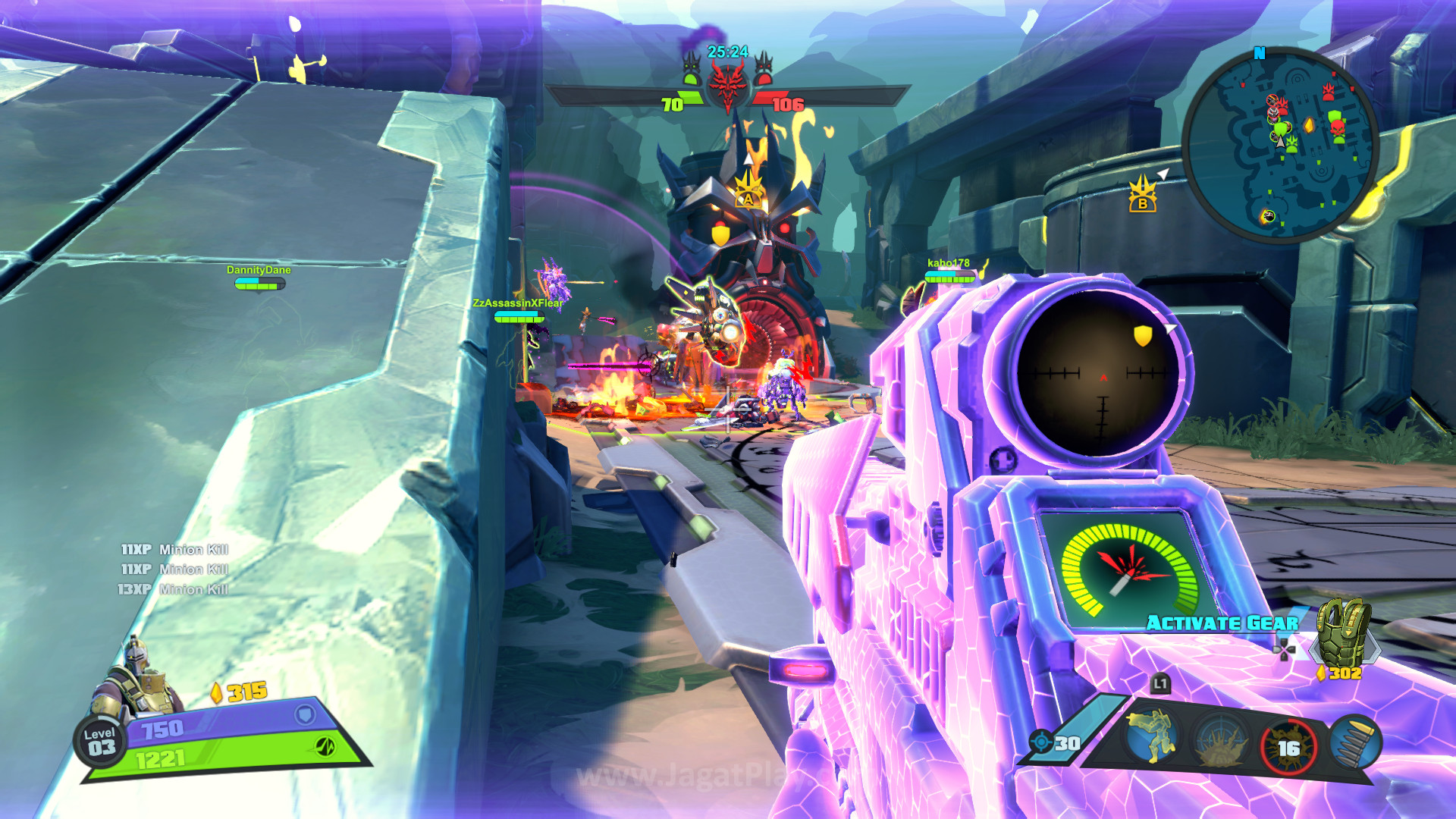Open the circular minimap
1456x819 pixels.
(x=1281, y=146)
